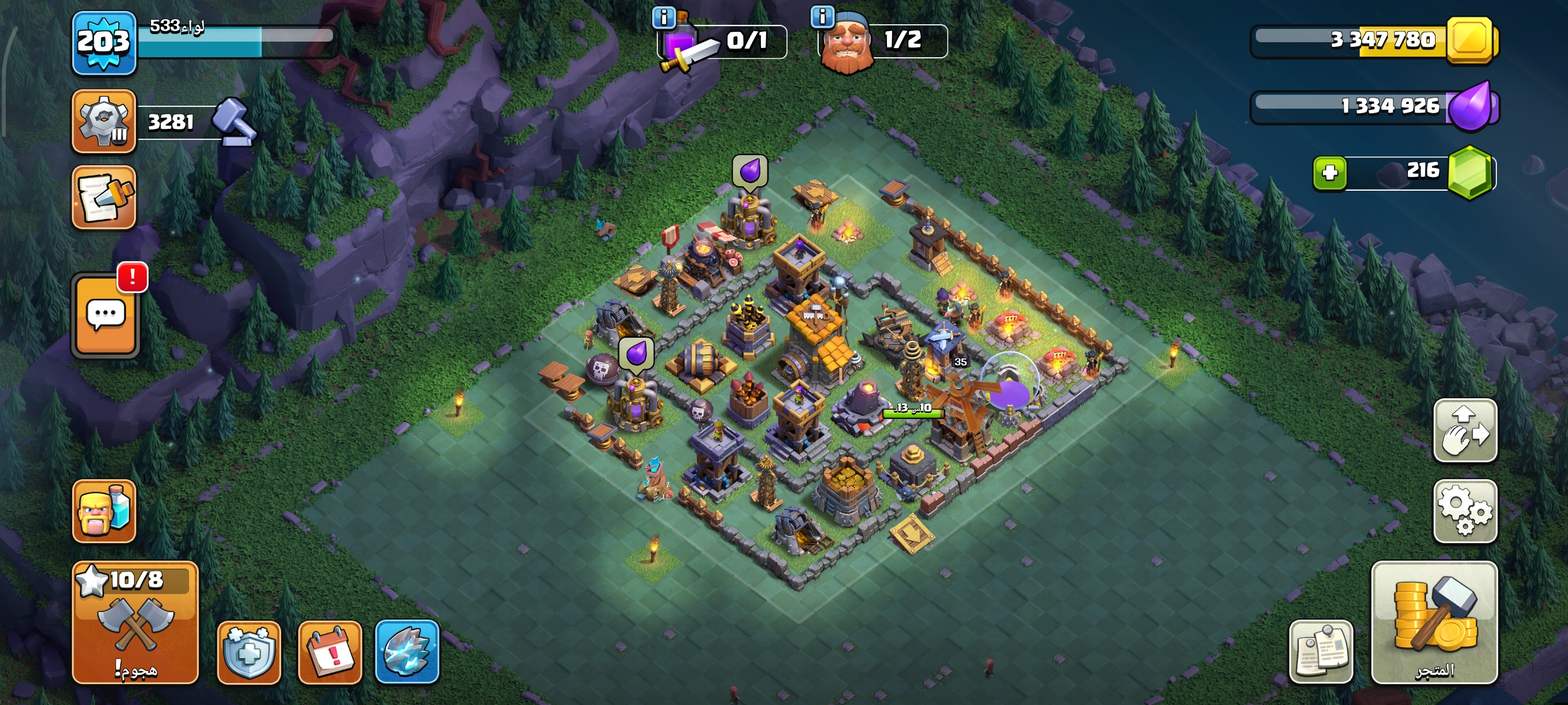Click the blue crystal claw button
This screenshot has width=1568, height=705.
[x=407, y=652]
